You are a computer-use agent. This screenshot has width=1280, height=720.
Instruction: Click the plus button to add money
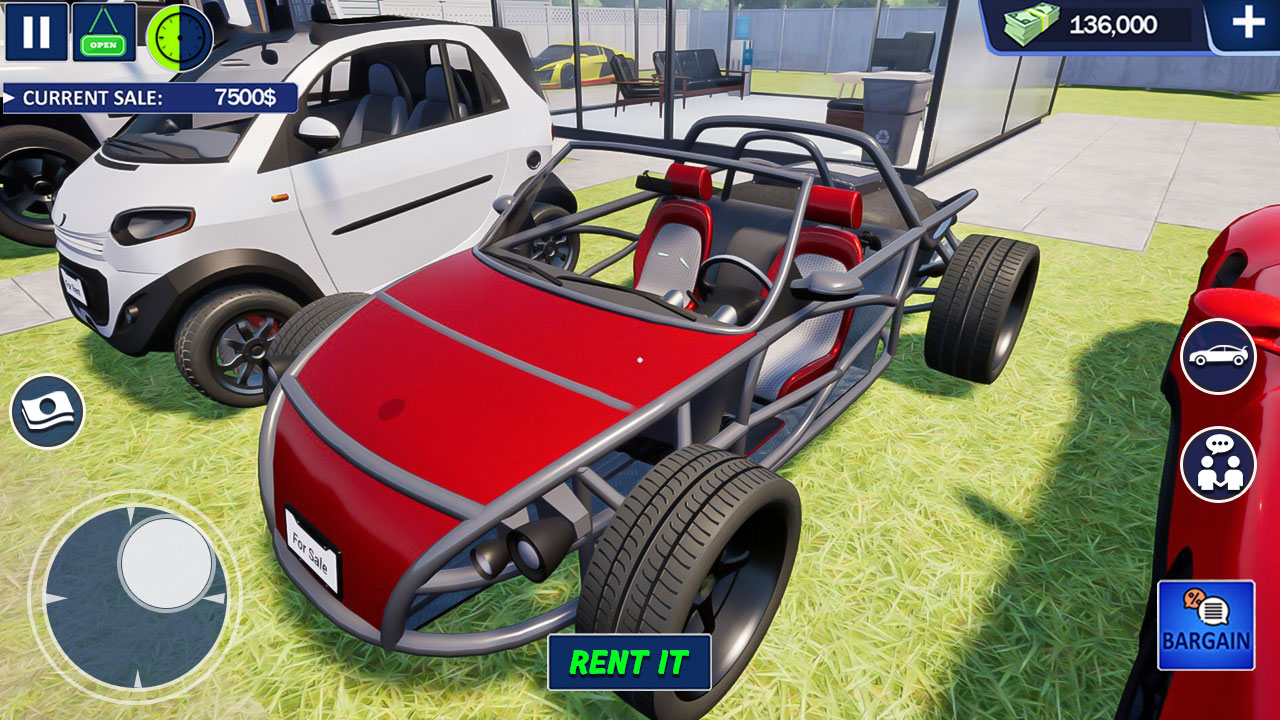click(x=1247, y=22)
